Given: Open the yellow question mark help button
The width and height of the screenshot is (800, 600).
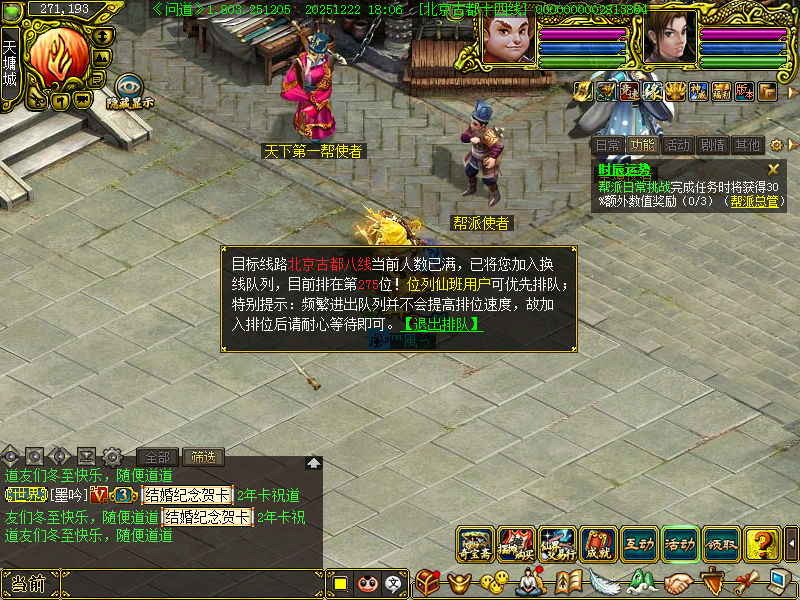Looking at the screenshot, I should pos(763,545).
